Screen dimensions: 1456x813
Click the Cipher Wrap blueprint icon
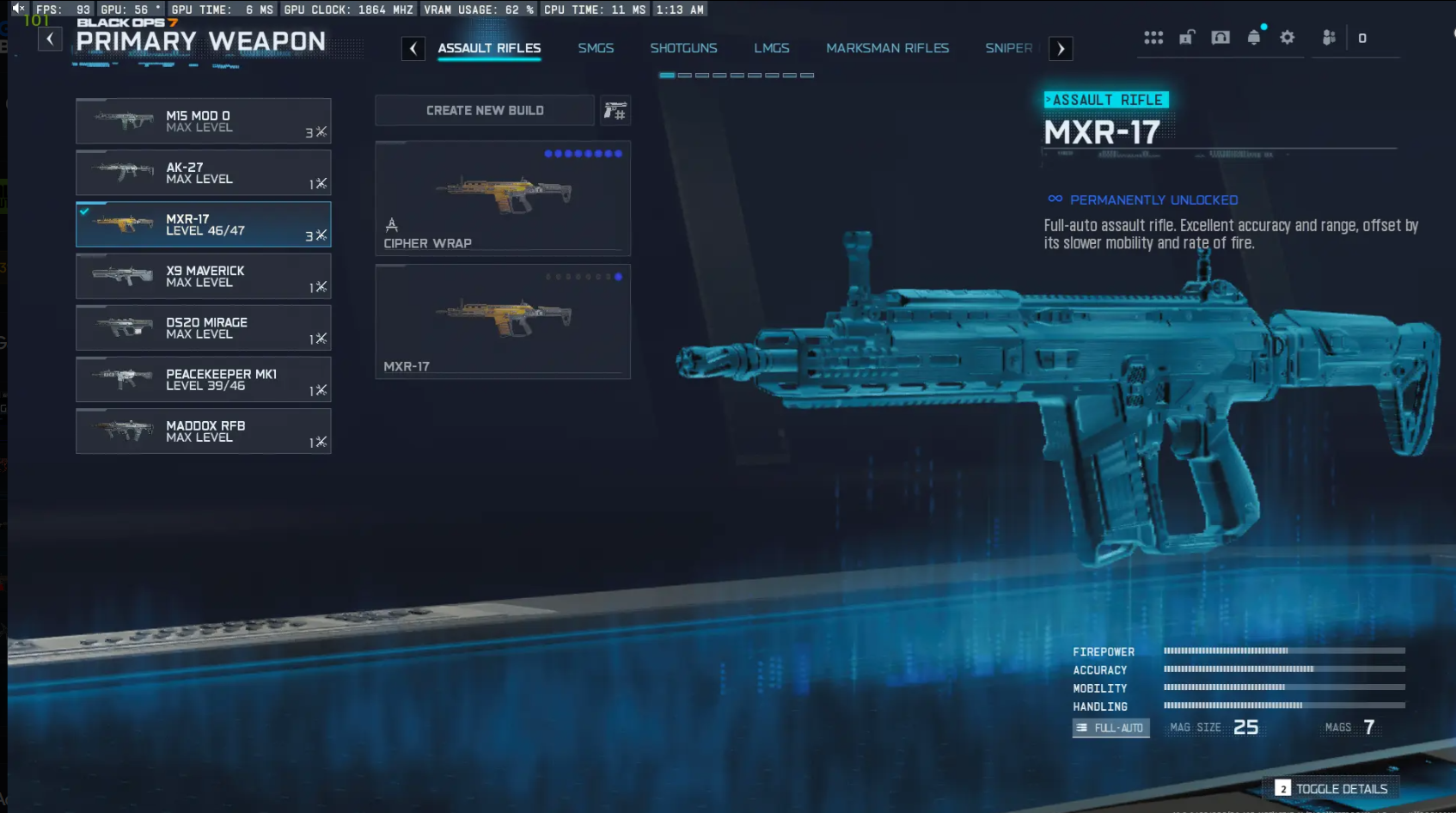click(x=503, y=196)
